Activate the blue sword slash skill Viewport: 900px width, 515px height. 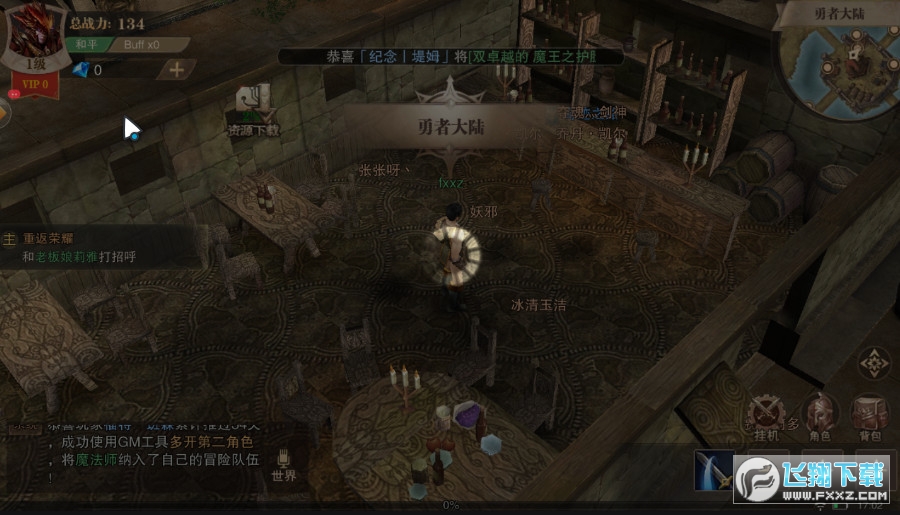click(x=714, y=472)
